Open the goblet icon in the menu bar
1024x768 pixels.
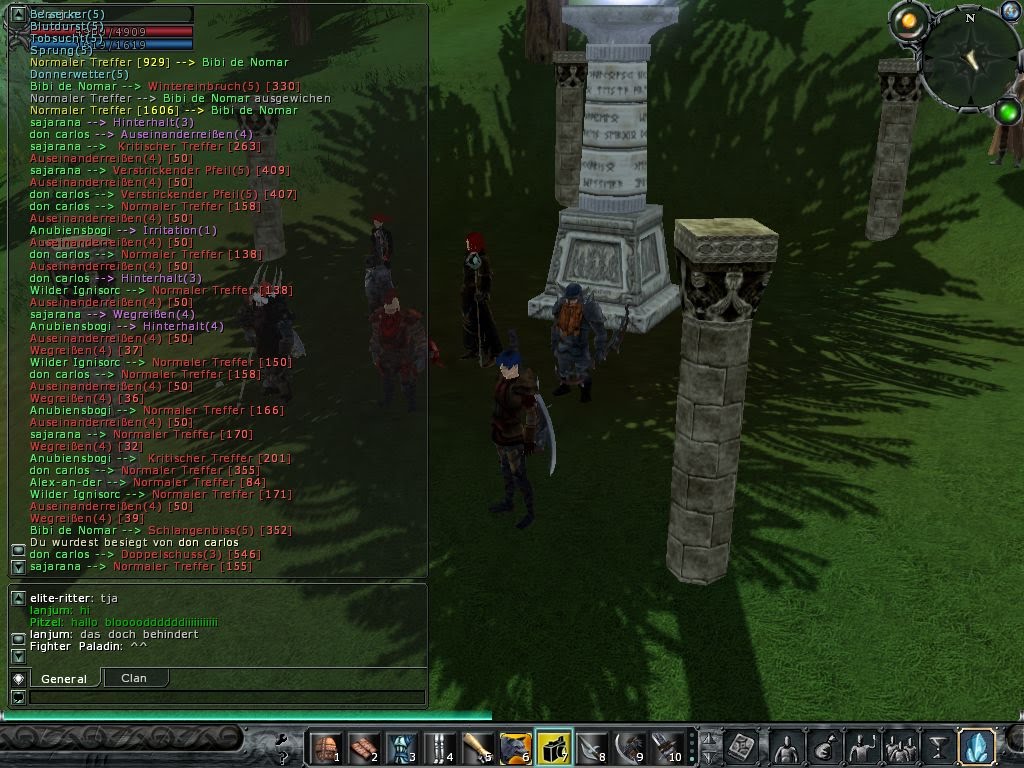point(938,747)
